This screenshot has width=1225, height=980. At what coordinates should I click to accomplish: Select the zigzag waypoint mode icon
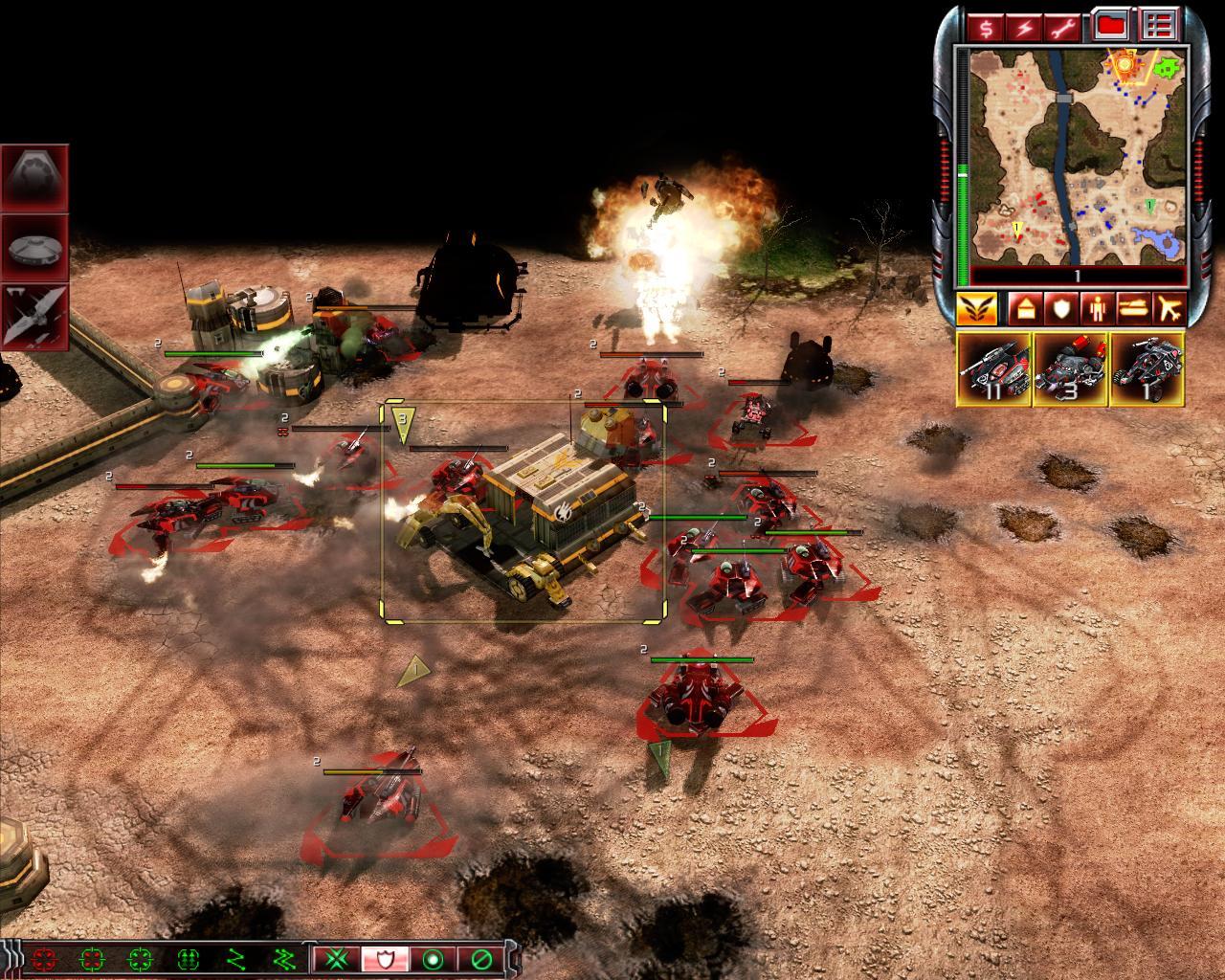click(x=235, y=958)
